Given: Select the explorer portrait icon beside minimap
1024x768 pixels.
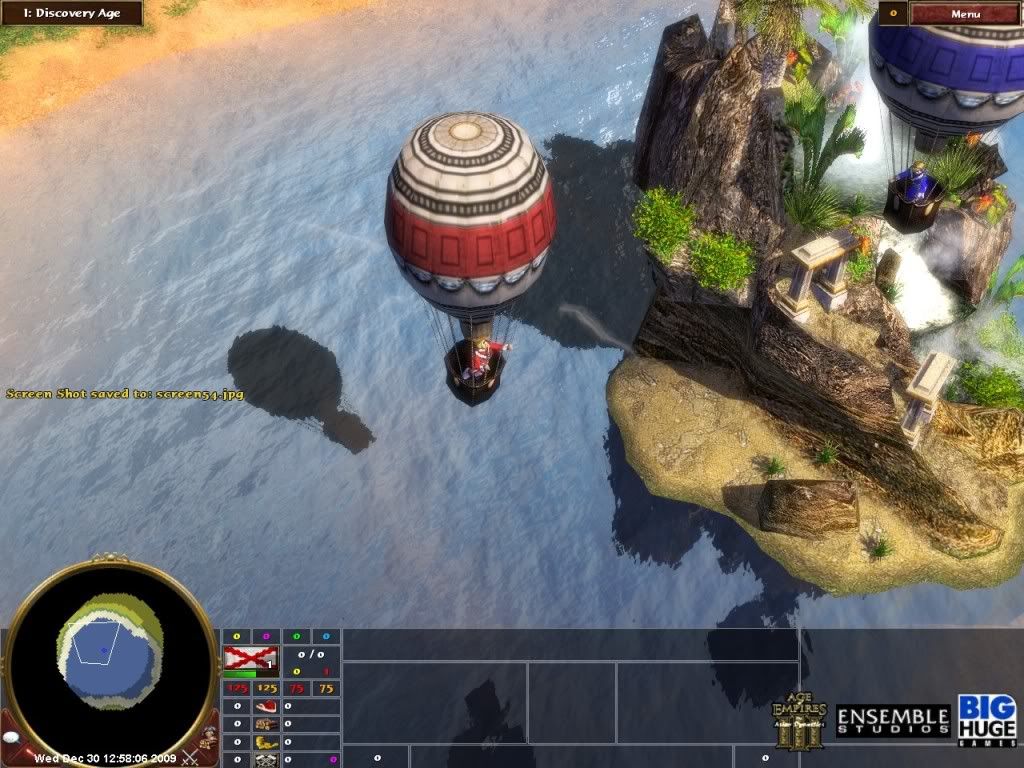Looking at the screenshot, I should (207, 737).
